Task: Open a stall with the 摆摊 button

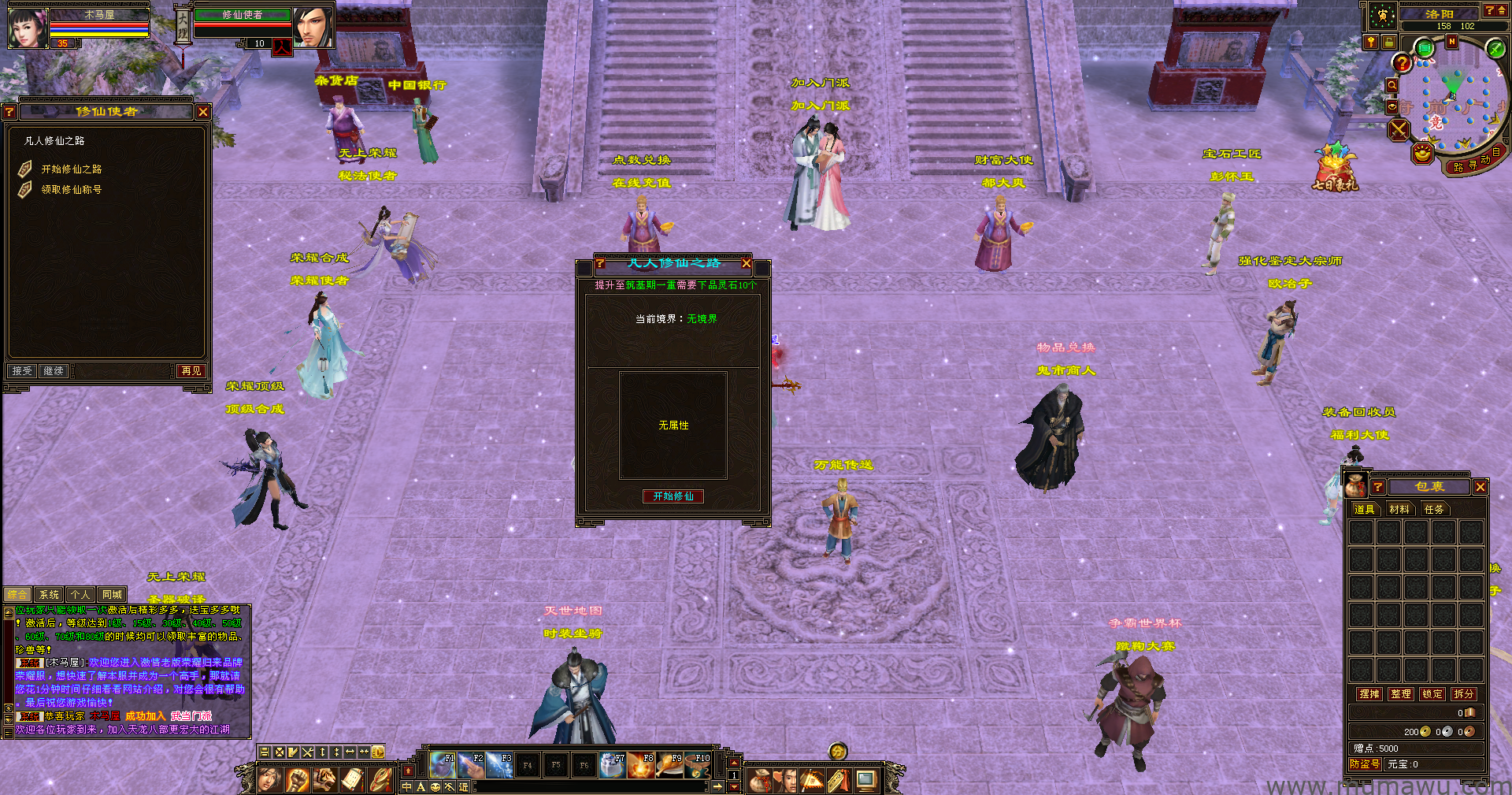Action: 1369,694
